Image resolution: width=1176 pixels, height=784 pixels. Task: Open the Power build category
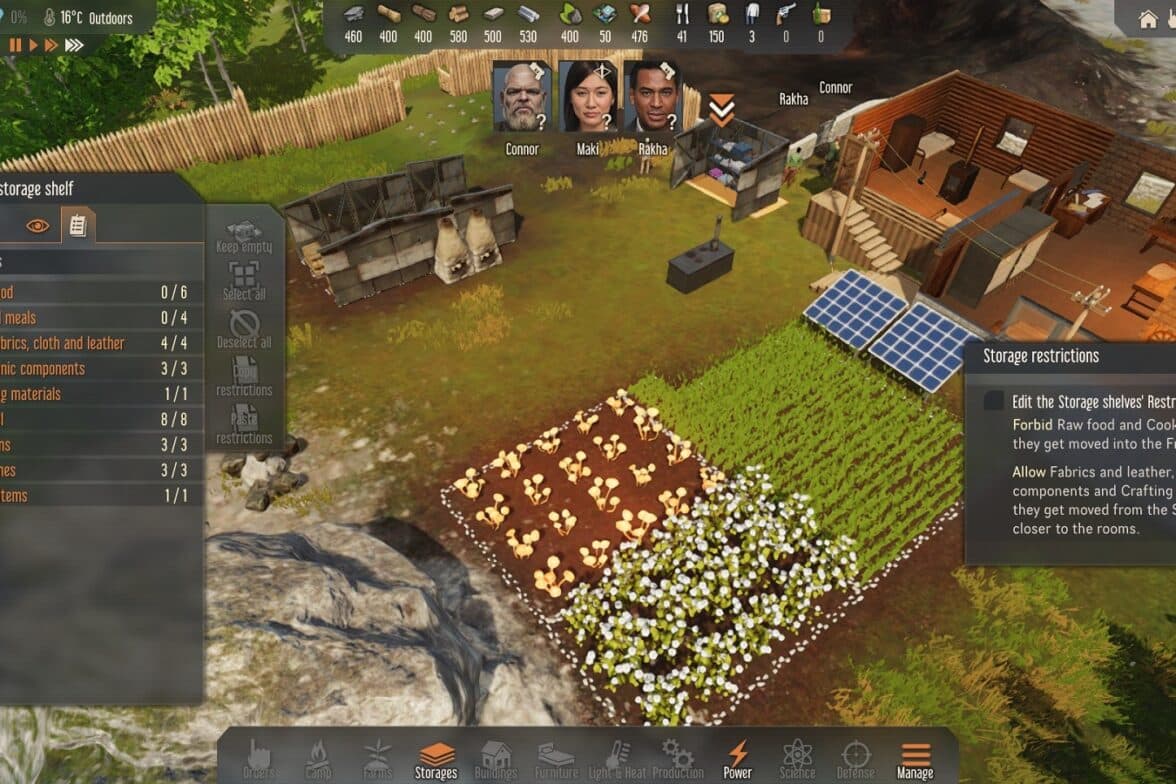(x=737, y=760)
